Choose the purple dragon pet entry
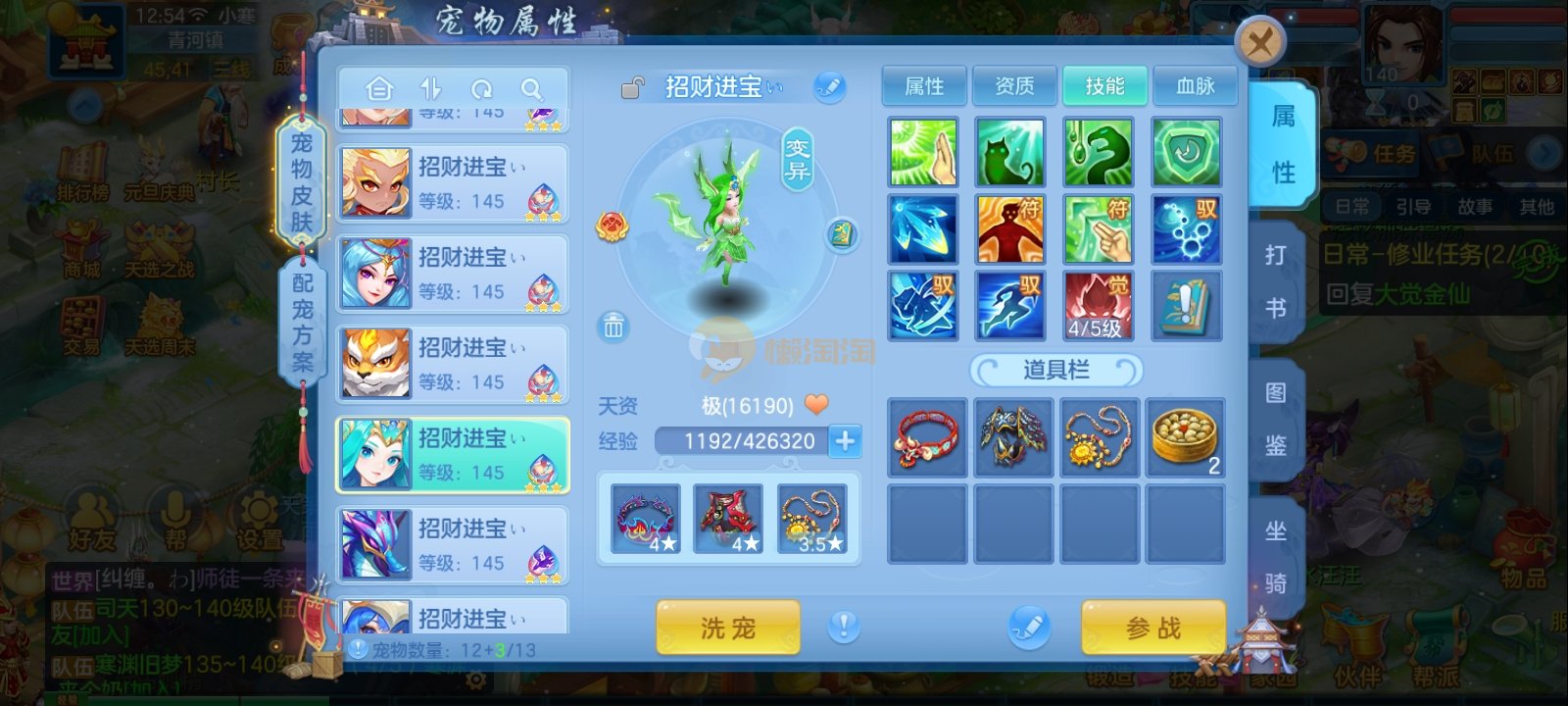This screenshot has height=706, width=1568. pyautogui.click(x=452, y=544)
